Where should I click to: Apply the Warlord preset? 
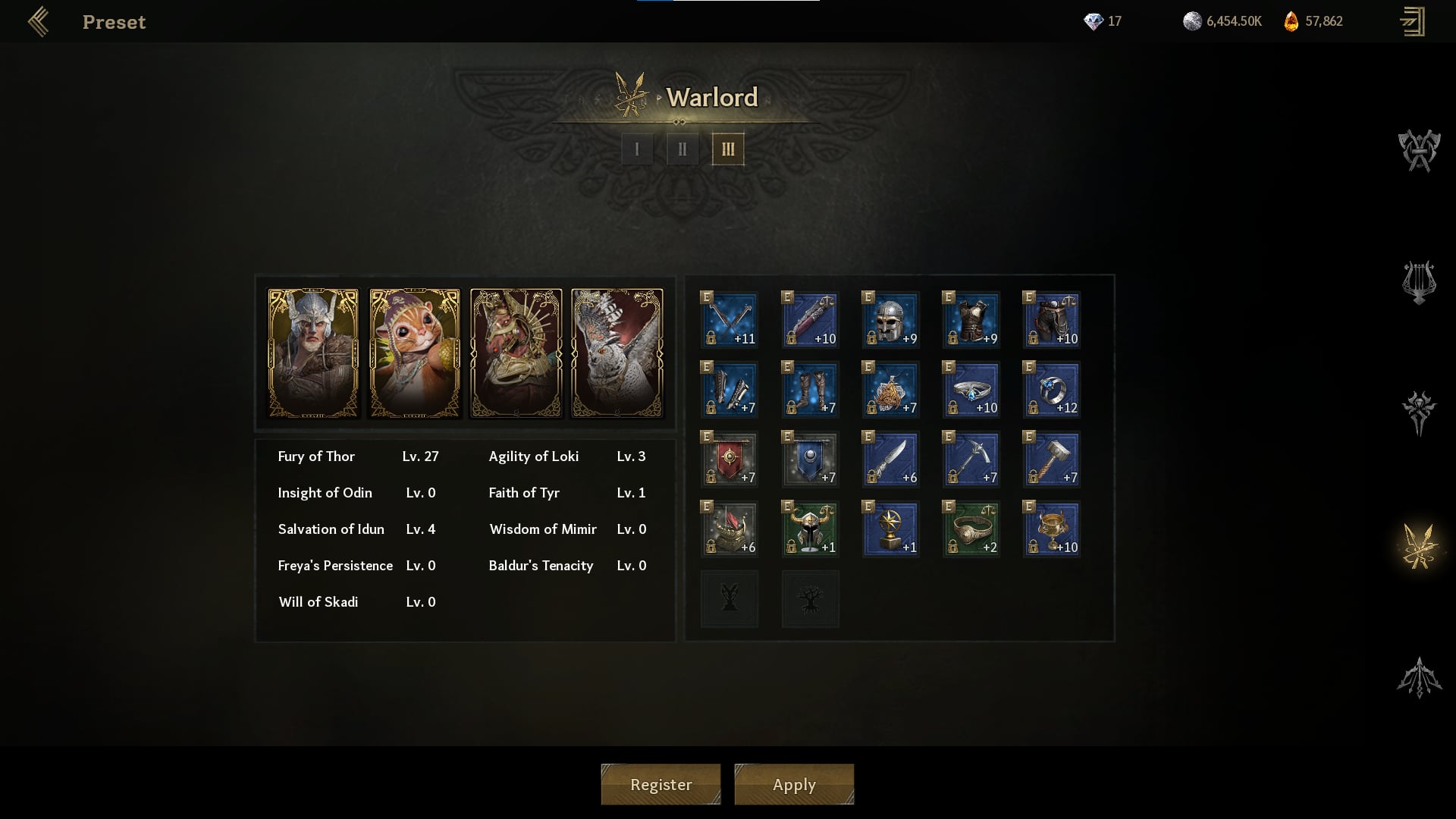(794, 784)
